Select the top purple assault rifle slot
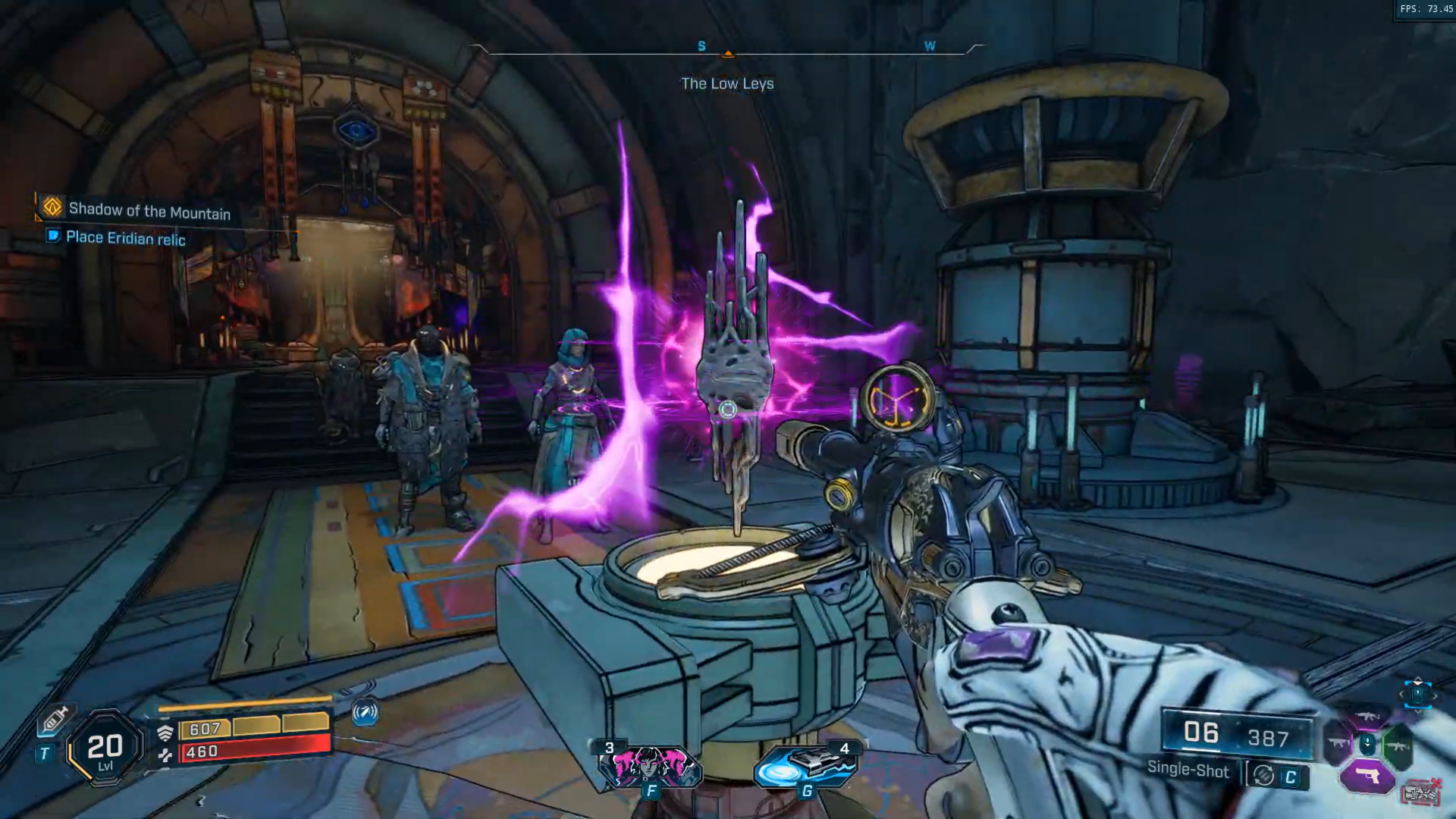 pyautogui.click(x=1367, y=717)
